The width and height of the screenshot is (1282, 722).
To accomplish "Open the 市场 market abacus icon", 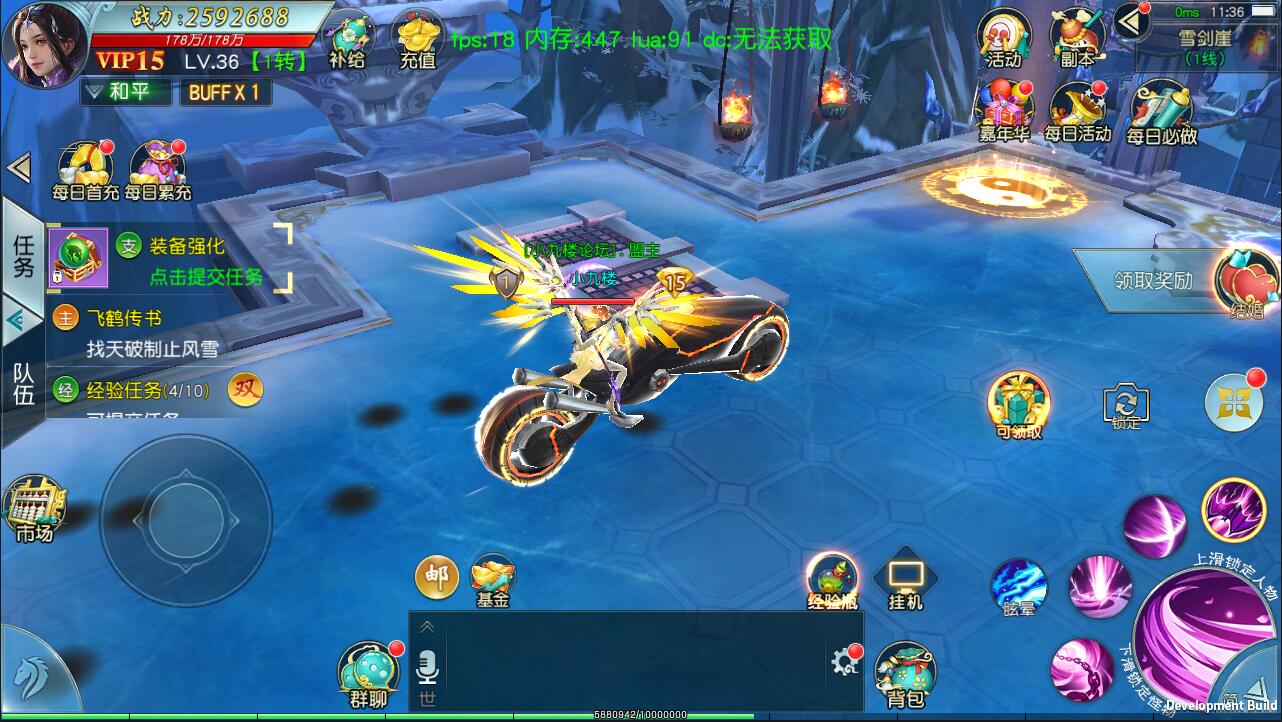I will 34,509.
